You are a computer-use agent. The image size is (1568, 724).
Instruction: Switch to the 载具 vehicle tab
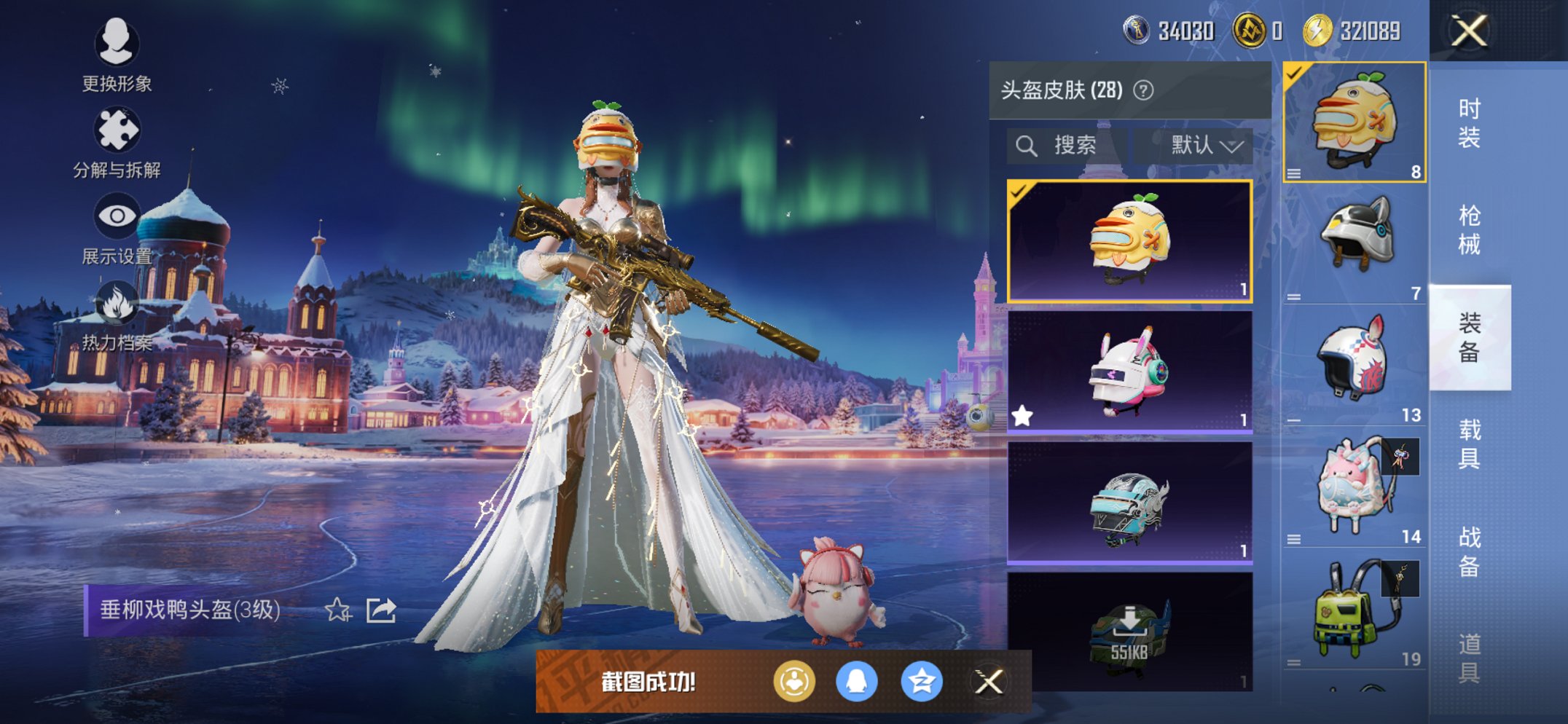1469,444
